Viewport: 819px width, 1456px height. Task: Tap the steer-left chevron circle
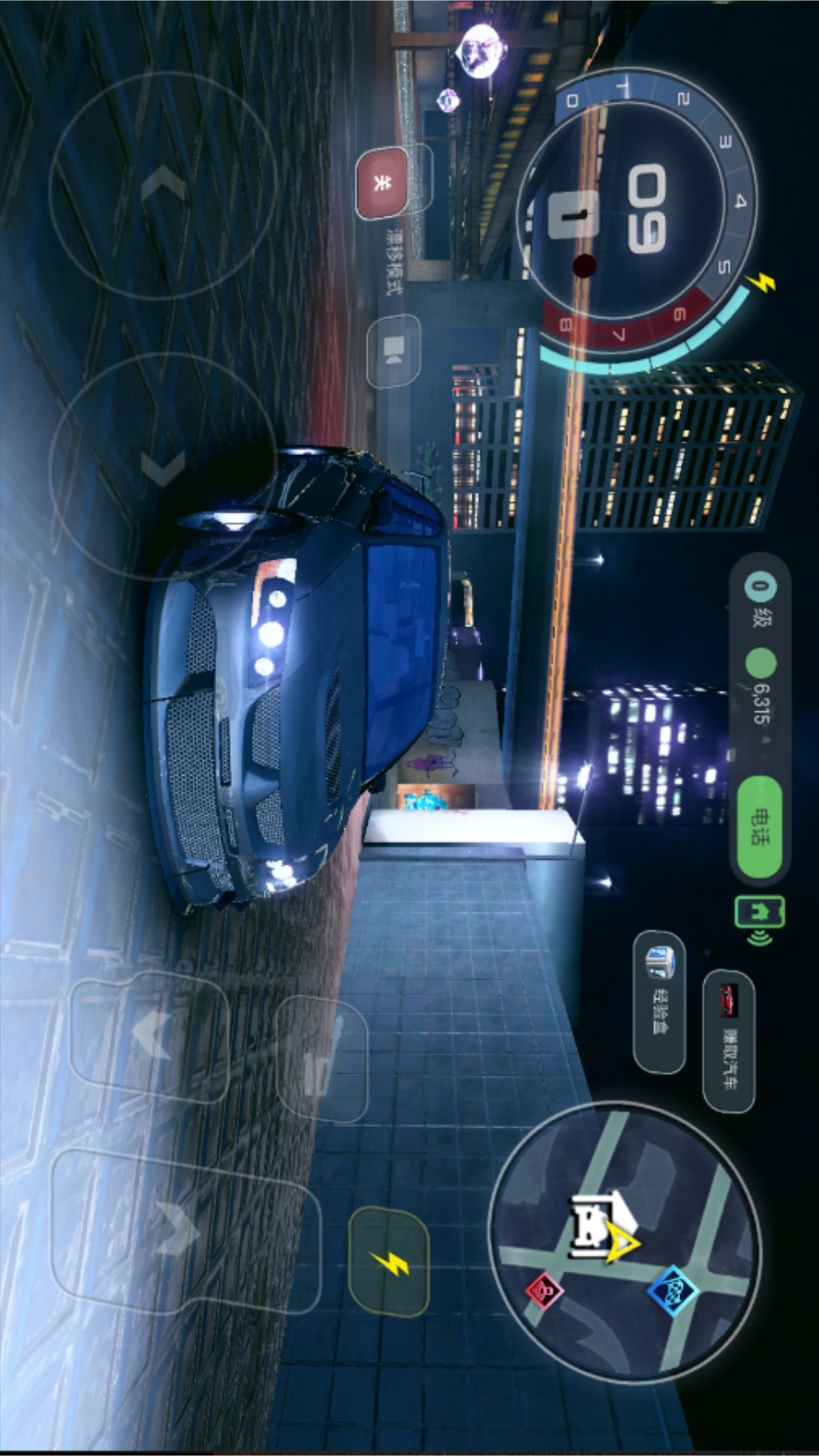[163, 186]
